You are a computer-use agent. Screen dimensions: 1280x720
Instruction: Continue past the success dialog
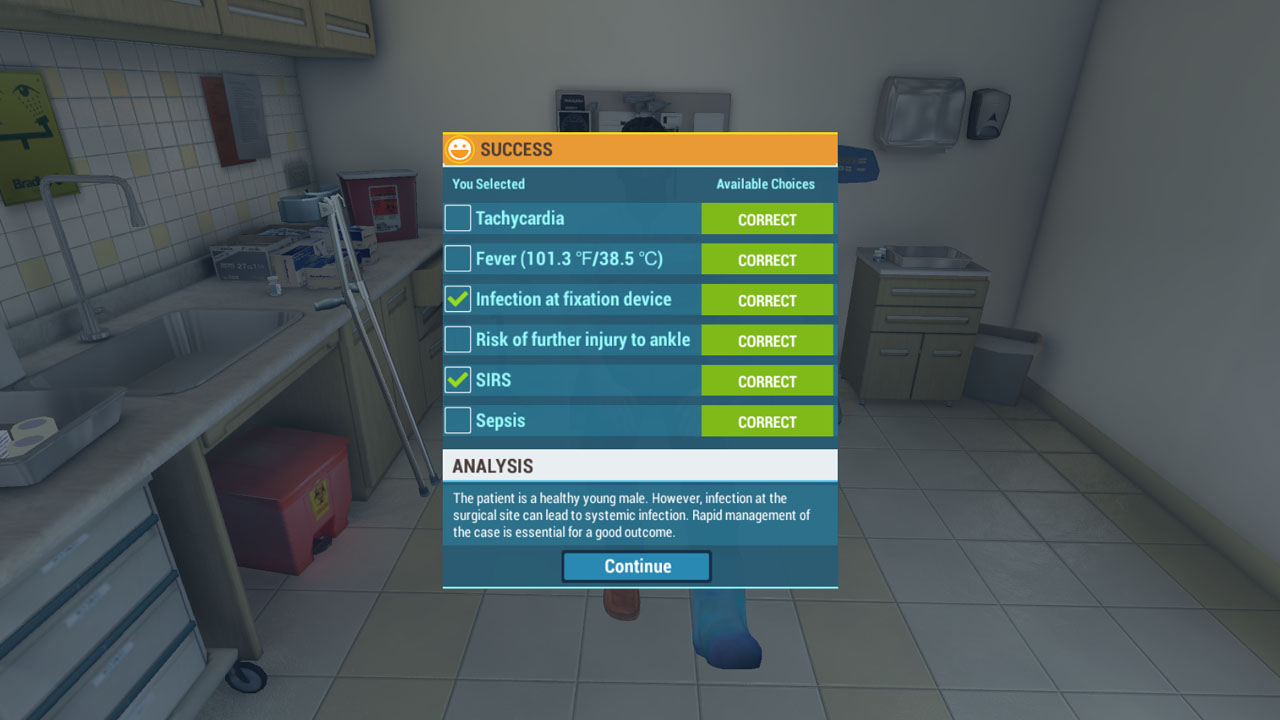(x=636, y=566)
